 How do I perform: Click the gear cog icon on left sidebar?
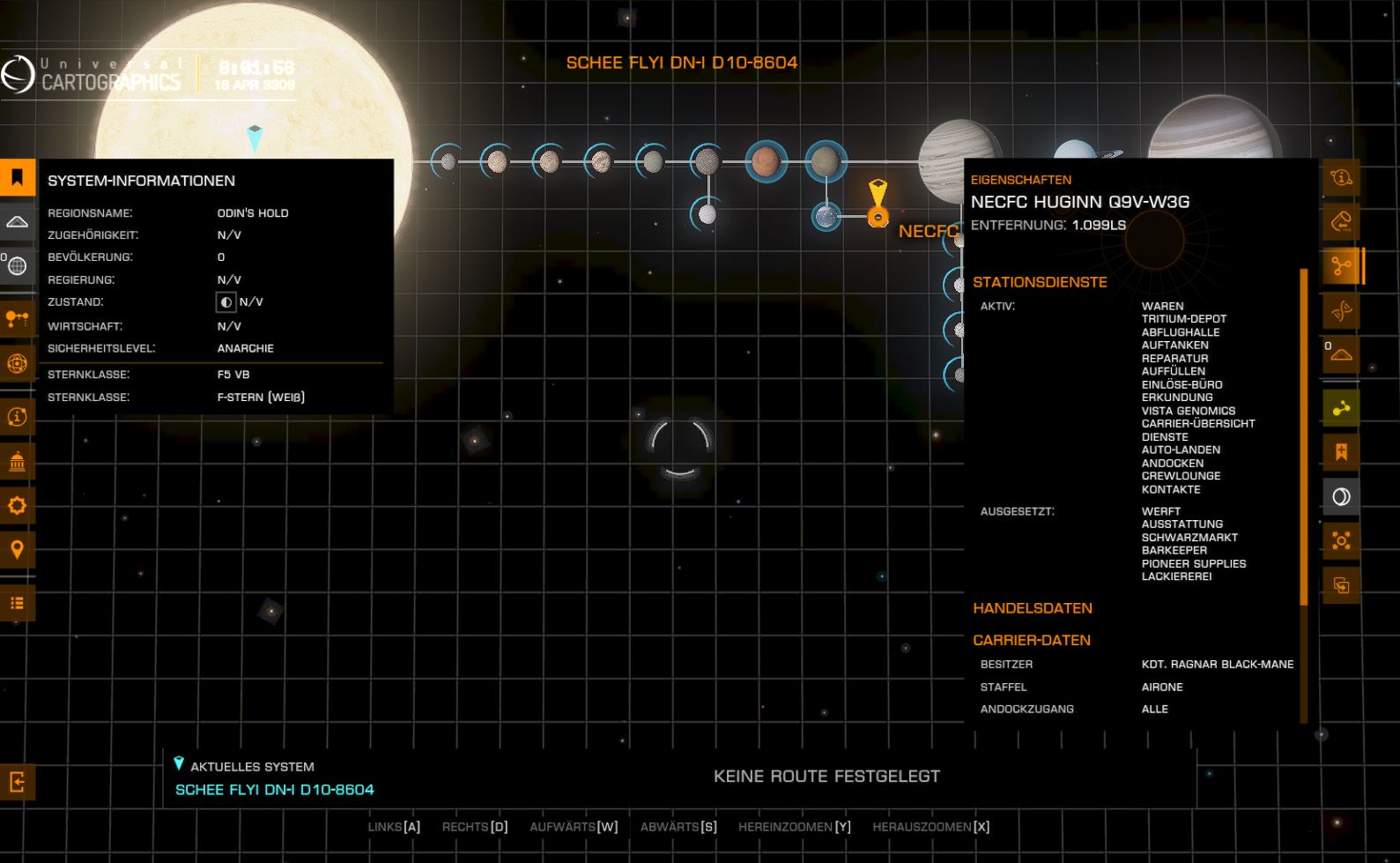click(x=17, y=506)
